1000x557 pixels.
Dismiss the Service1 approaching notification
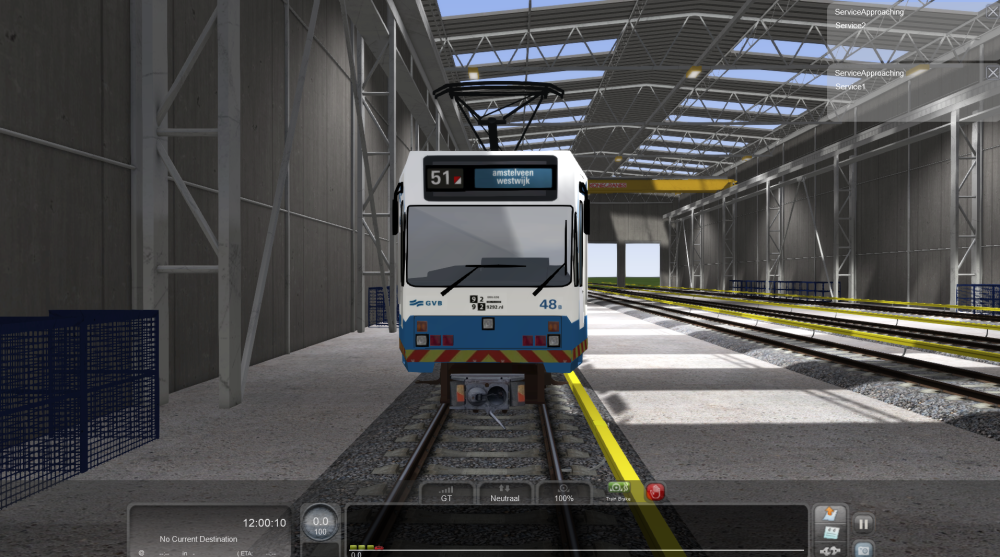coord(991,72)
